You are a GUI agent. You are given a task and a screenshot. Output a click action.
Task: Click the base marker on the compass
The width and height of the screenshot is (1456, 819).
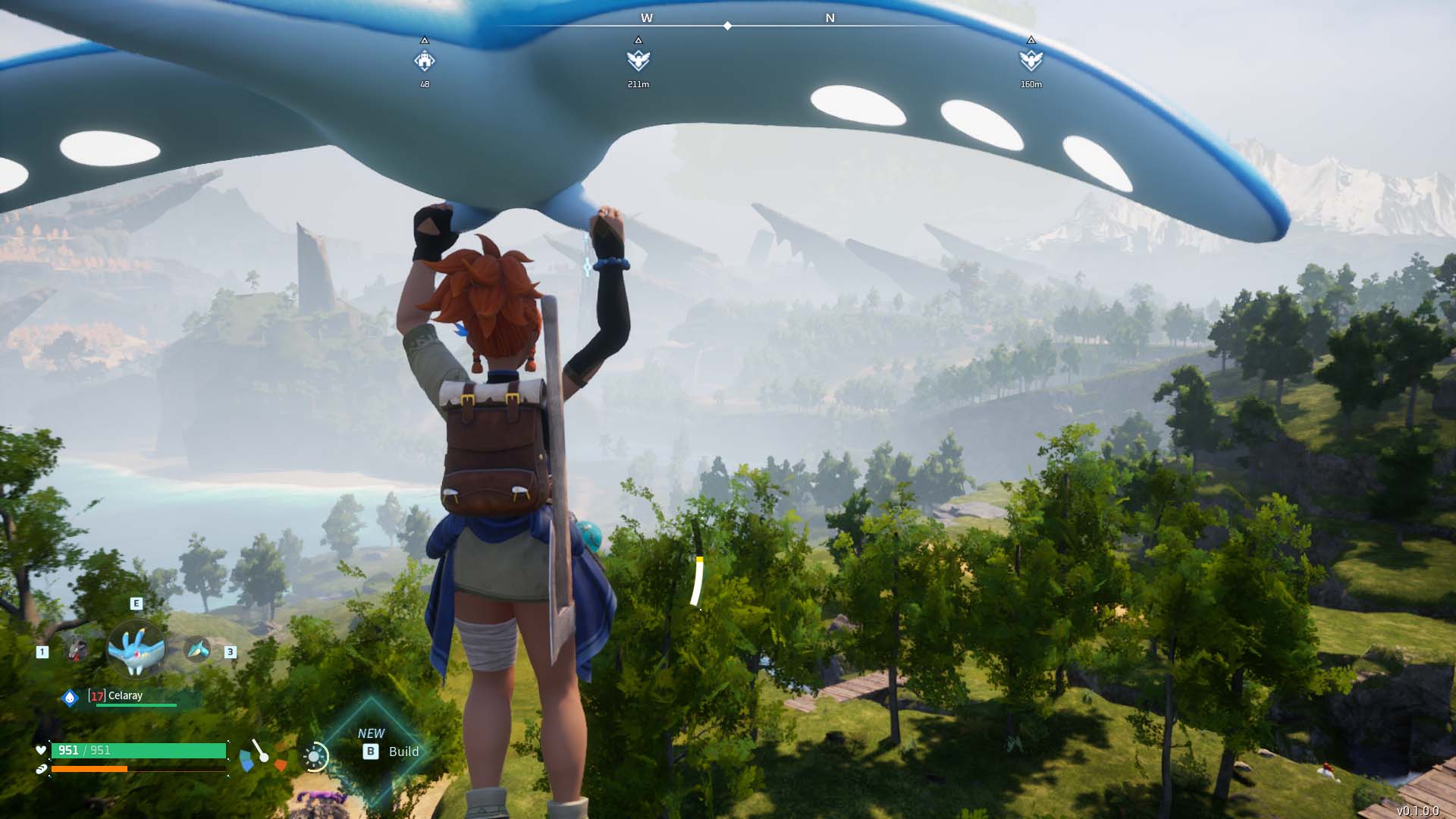425,60
